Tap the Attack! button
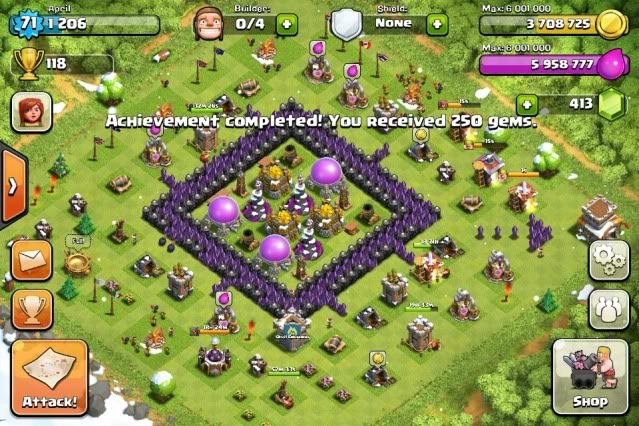 (49, 378)
